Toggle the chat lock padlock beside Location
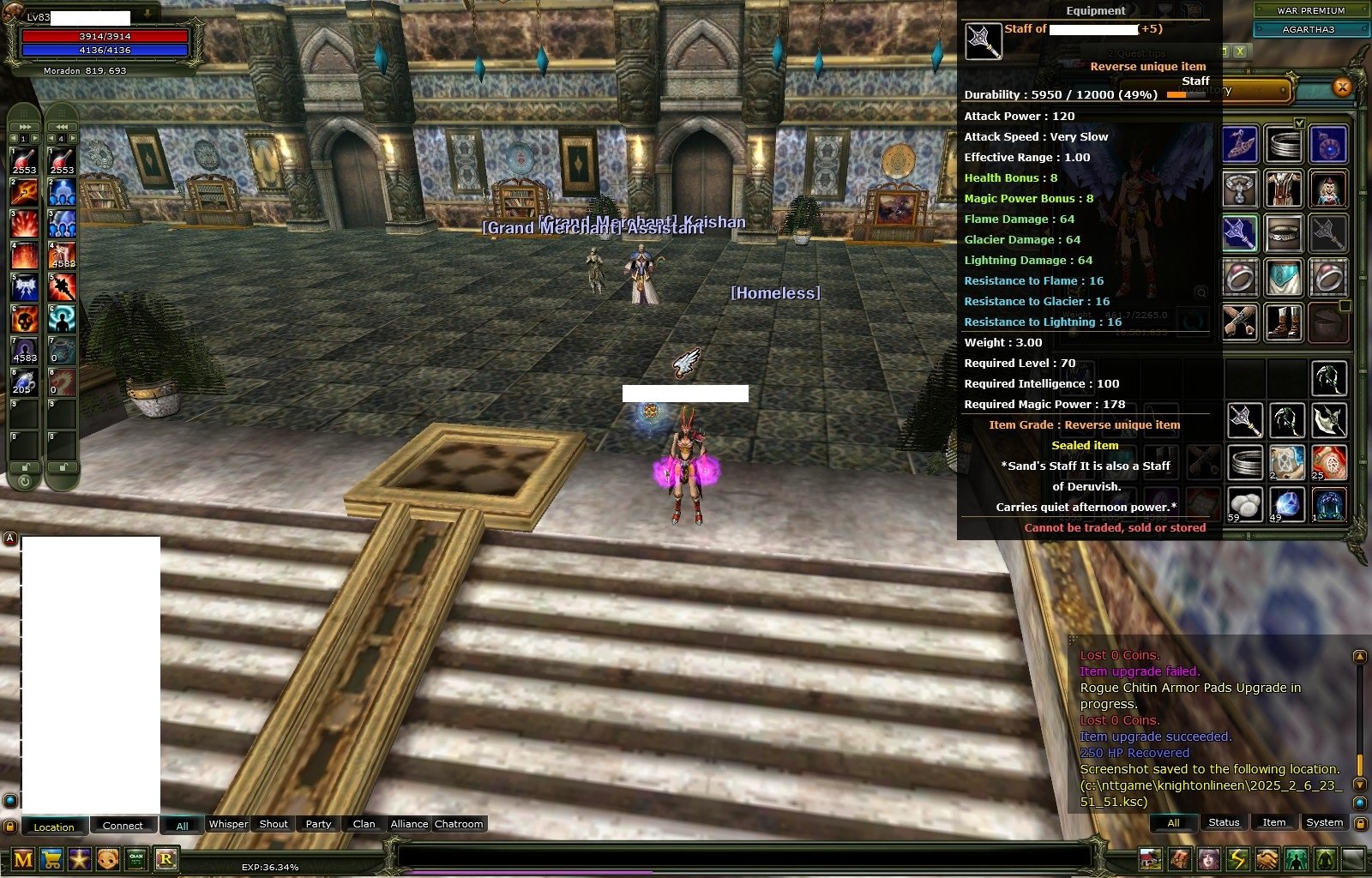 pyautogui.click(x=9, y=825)
